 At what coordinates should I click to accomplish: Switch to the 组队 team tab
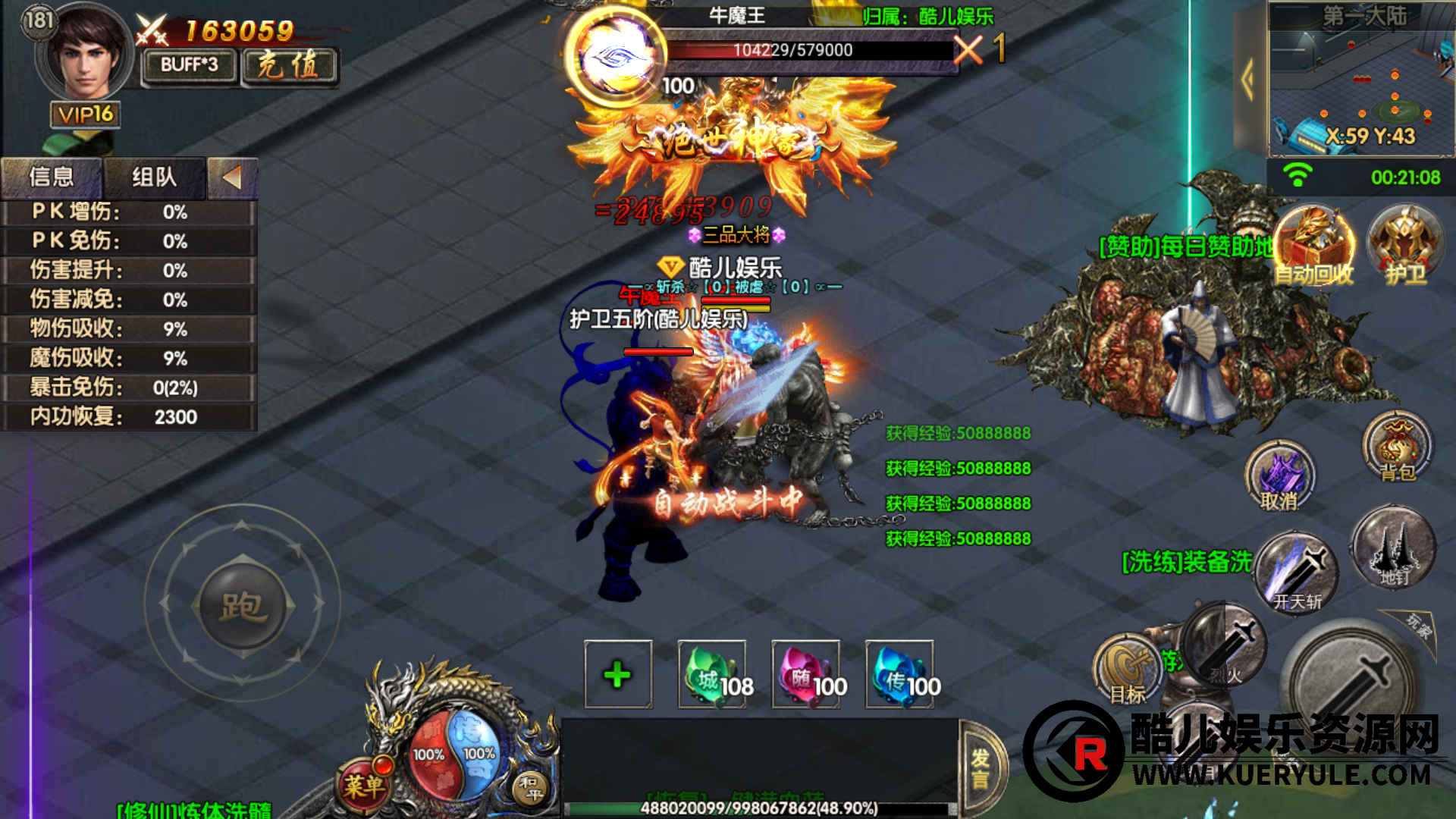coord(154,177)
